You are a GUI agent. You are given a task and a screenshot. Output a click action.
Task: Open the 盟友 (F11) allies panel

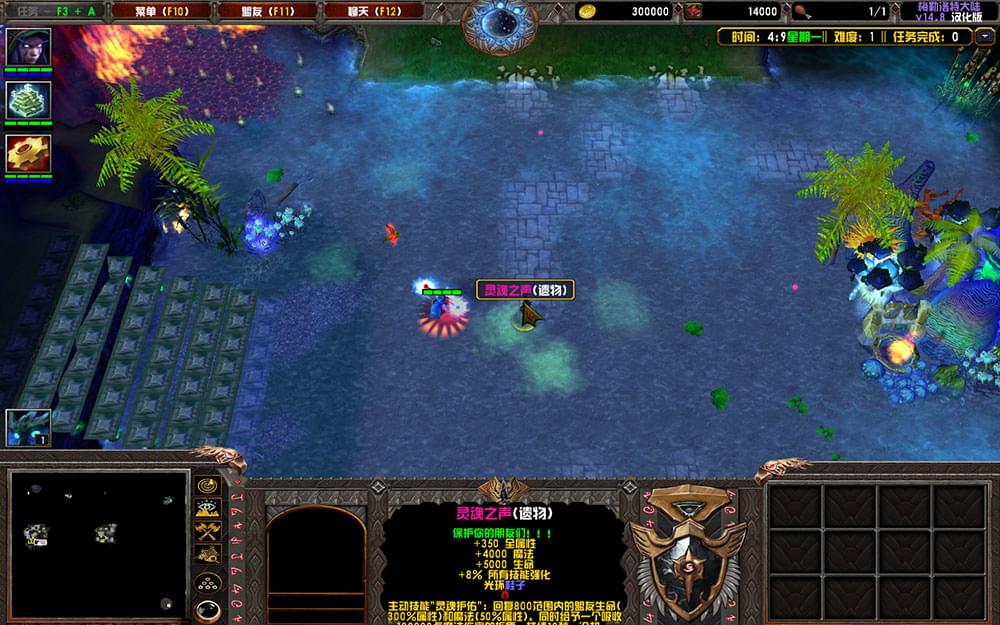tap(267, 11)
